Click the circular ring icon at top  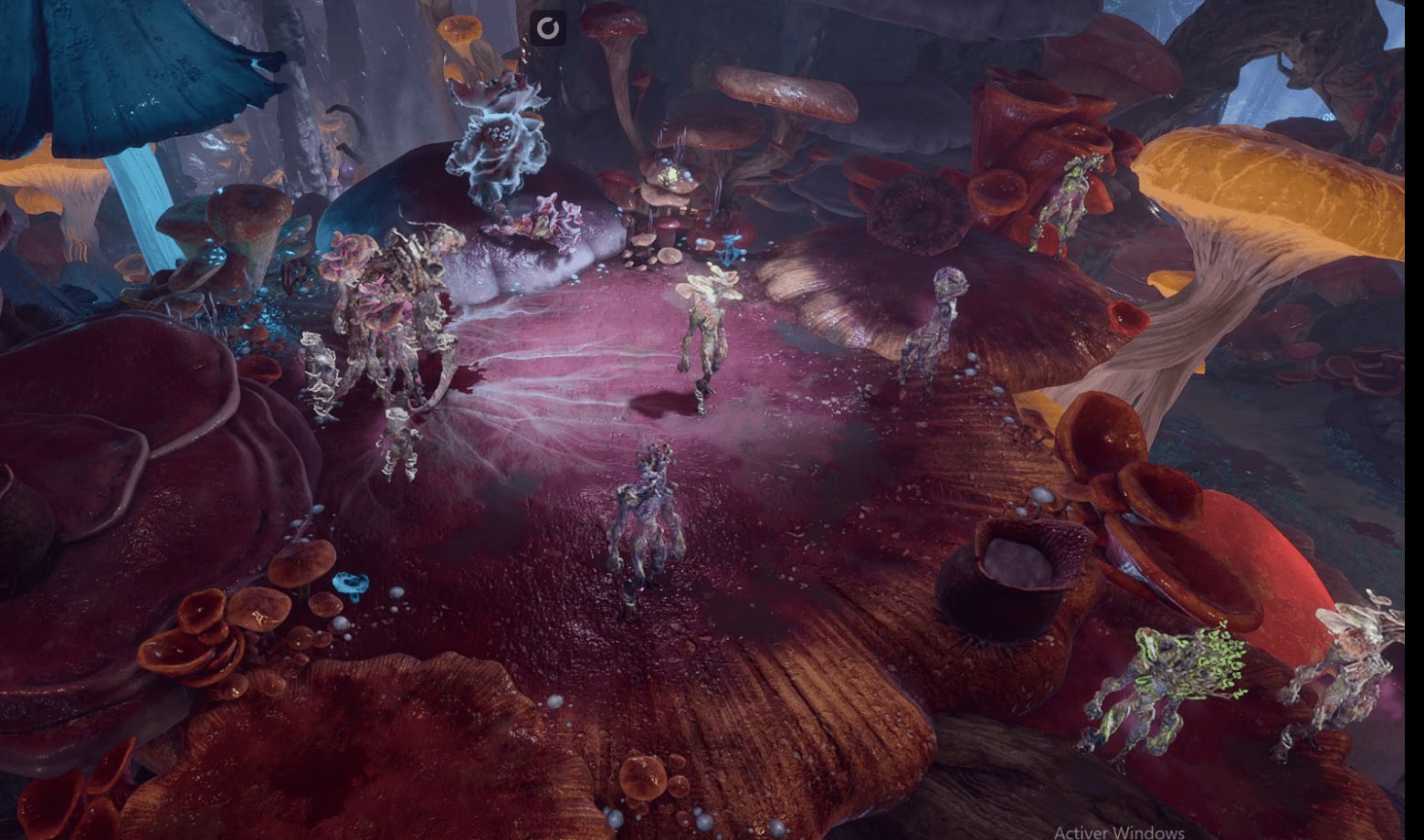547,28
